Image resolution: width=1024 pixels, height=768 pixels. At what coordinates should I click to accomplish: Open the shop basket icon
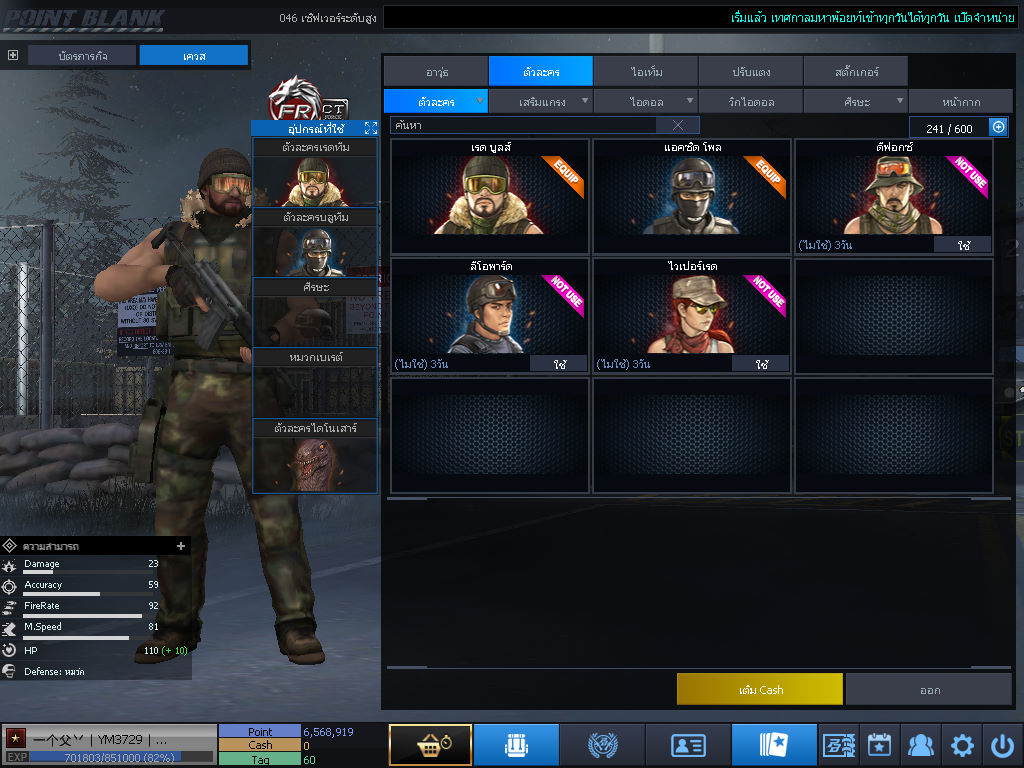(x=430, y=745)
